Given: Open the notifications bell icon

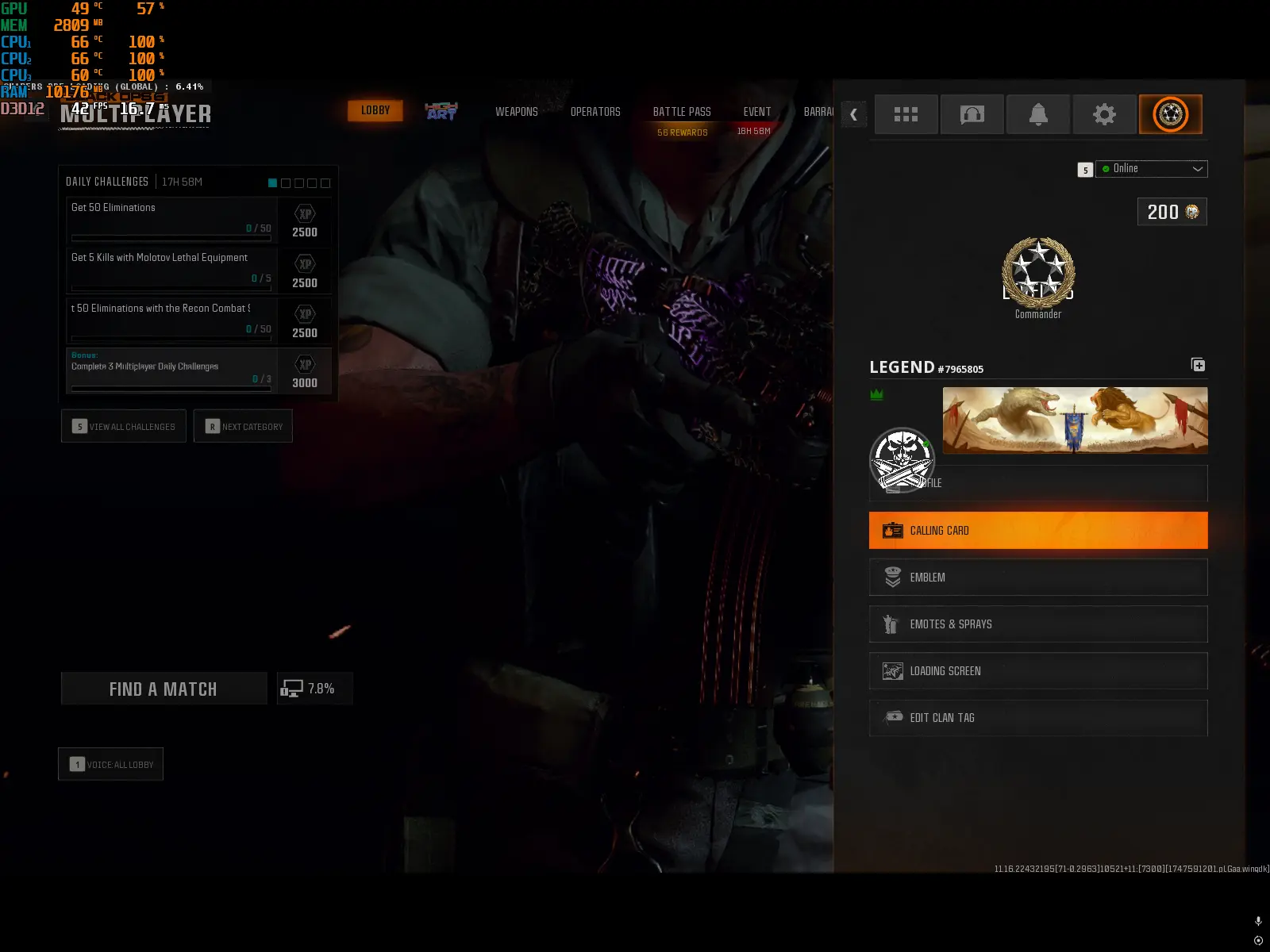Looking at the screenshot, I should coord(1037,114).
